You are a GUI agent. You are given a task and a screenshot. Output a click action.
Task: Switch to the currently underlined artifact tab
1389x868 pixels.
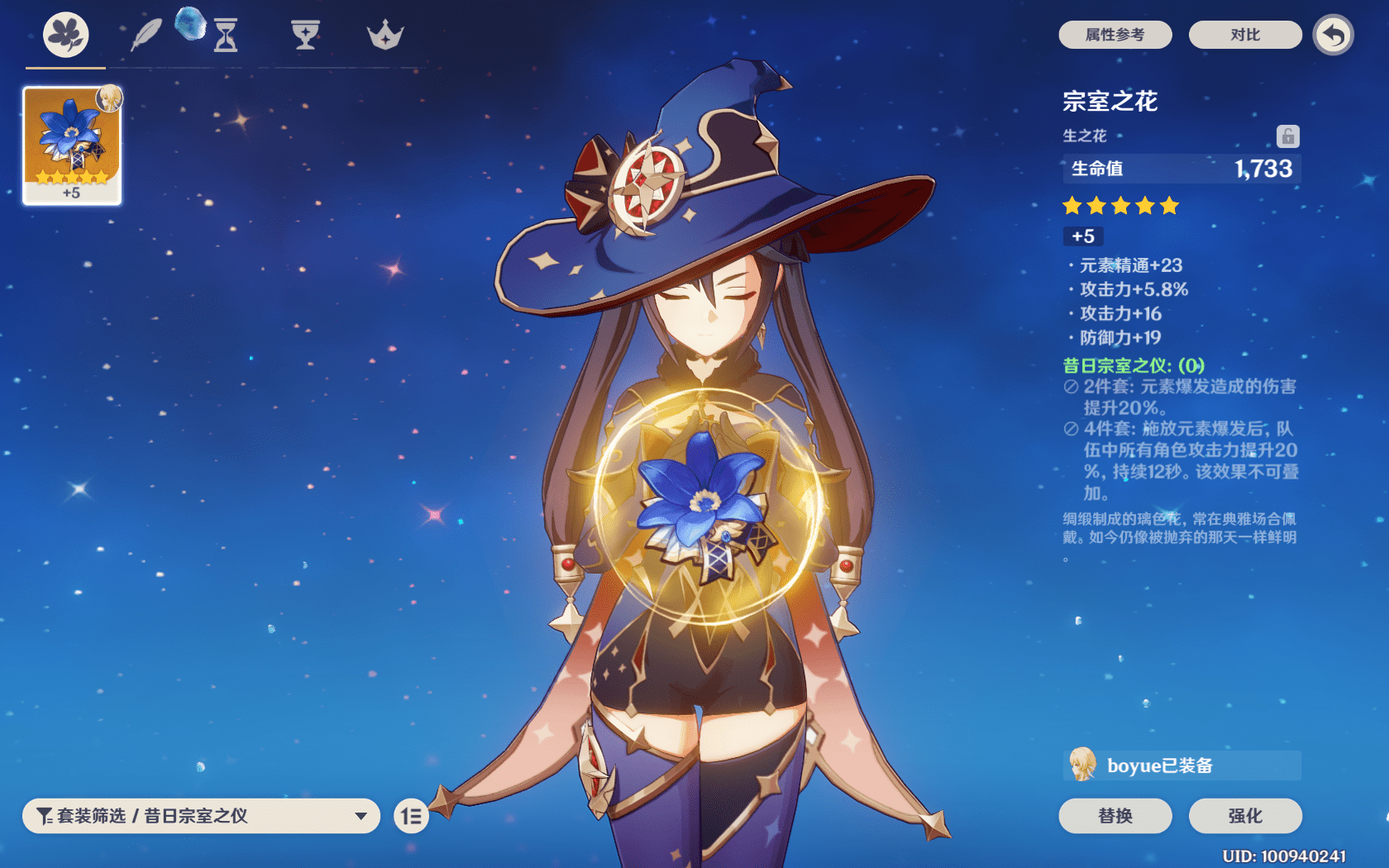click(x=64, y=35)
